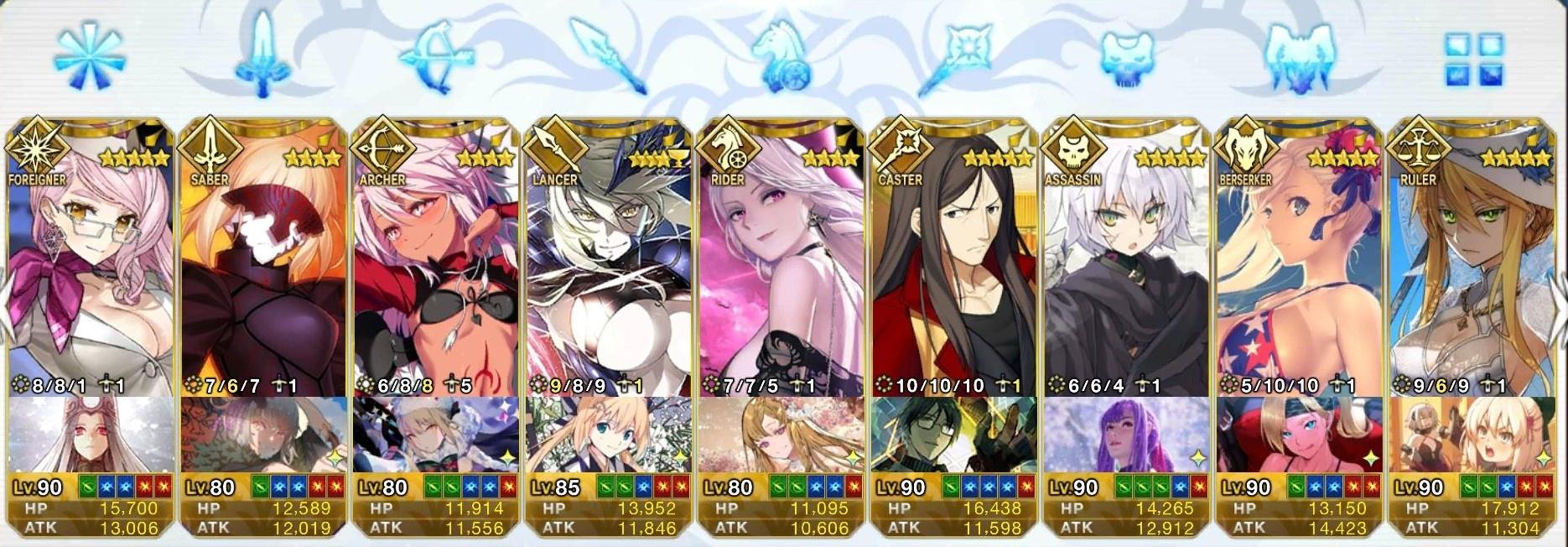Switch to the Berserker class tab
The width and height of the screenshot is (1568, 547).
1299,57
